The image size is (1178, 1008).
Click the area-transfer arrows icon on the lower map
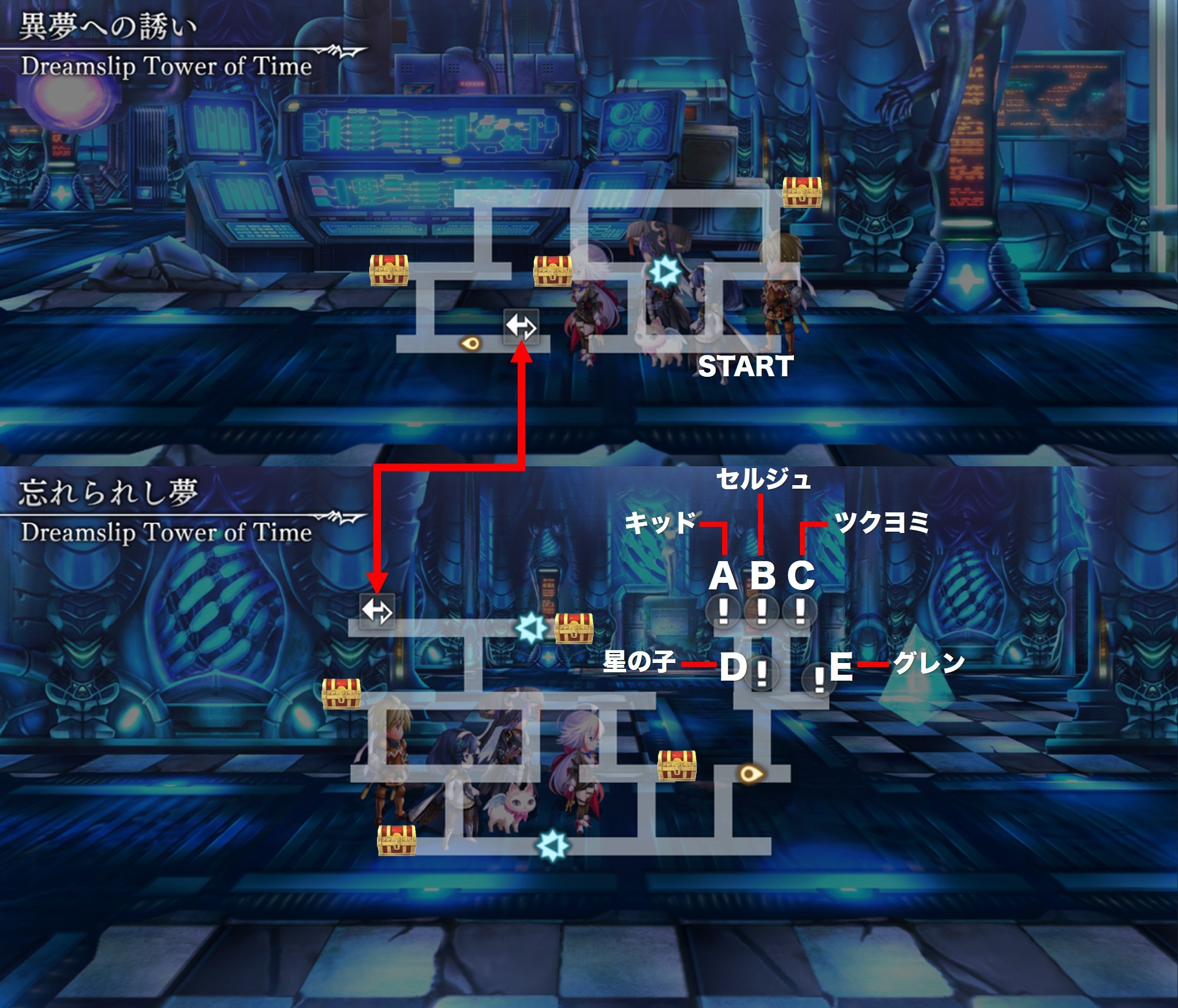pyautogui.click(x=377, y=611)
